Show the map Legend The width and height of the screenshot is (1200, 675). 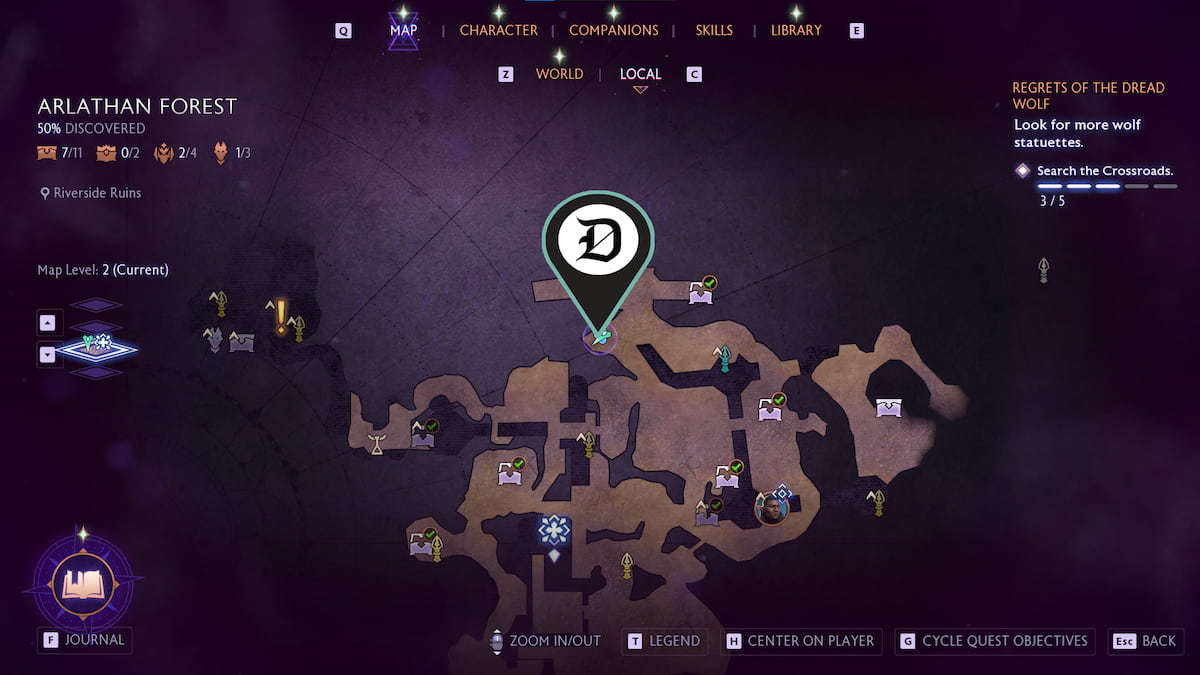[664, 641]
